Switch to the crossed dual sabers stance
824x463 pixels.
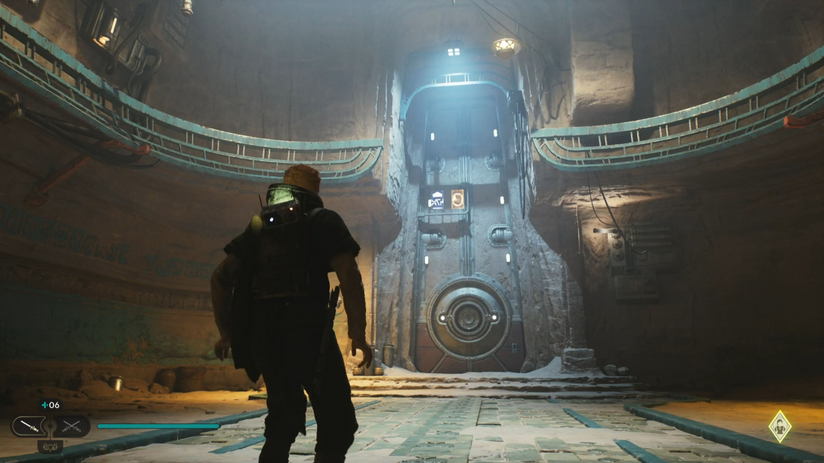(72, 427)
